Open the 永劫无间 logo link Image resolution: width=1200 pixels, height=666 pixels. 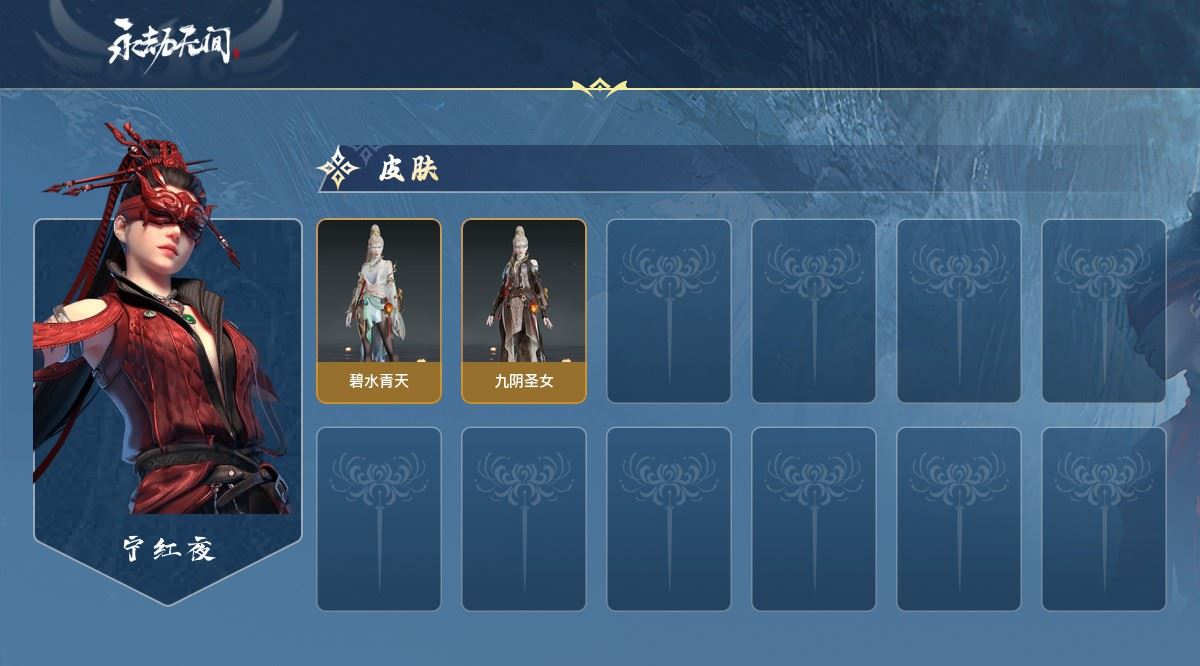(x=175, y=44)
